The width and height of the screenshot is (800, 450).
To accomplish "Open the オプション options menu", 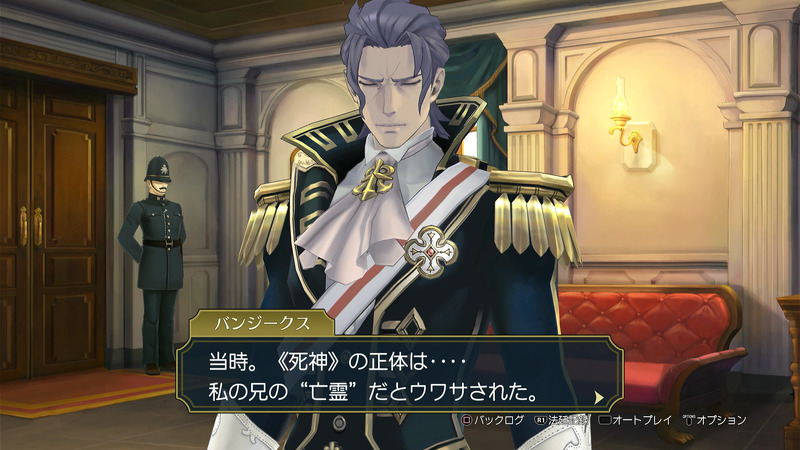I will (714, 420).
